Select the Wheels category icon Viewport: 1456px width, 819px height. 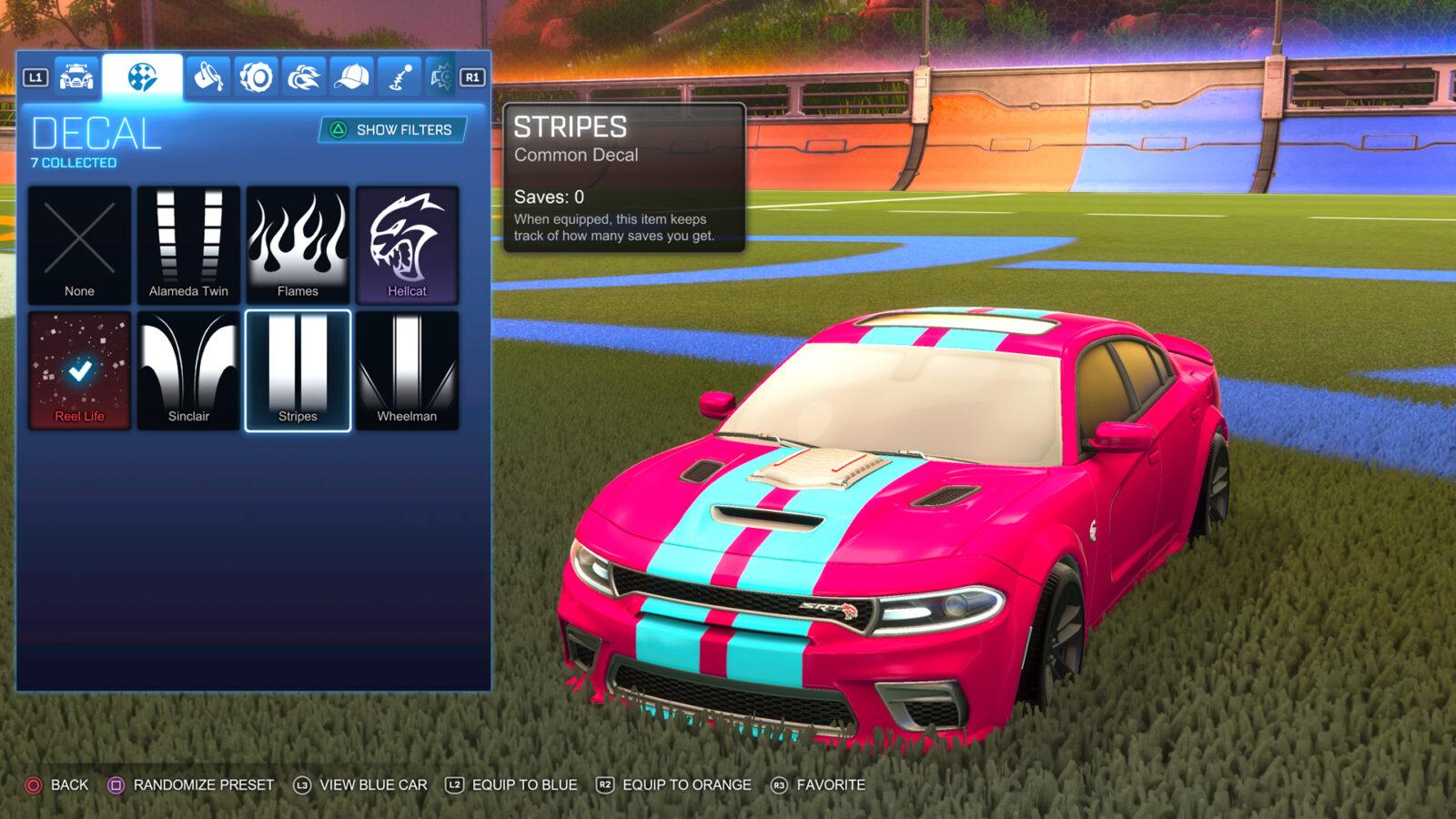(x=257, y=79)
